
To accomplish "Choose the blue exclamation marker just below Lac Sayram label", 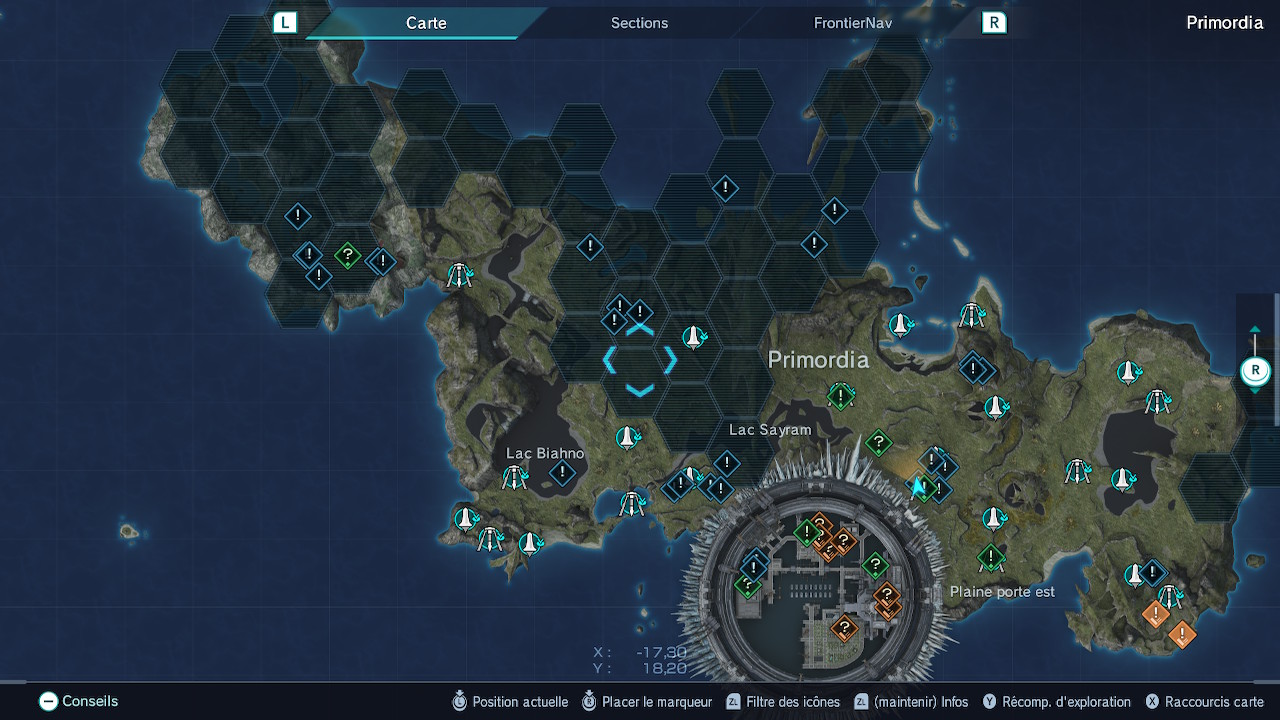I will click(x=727, y=463).
